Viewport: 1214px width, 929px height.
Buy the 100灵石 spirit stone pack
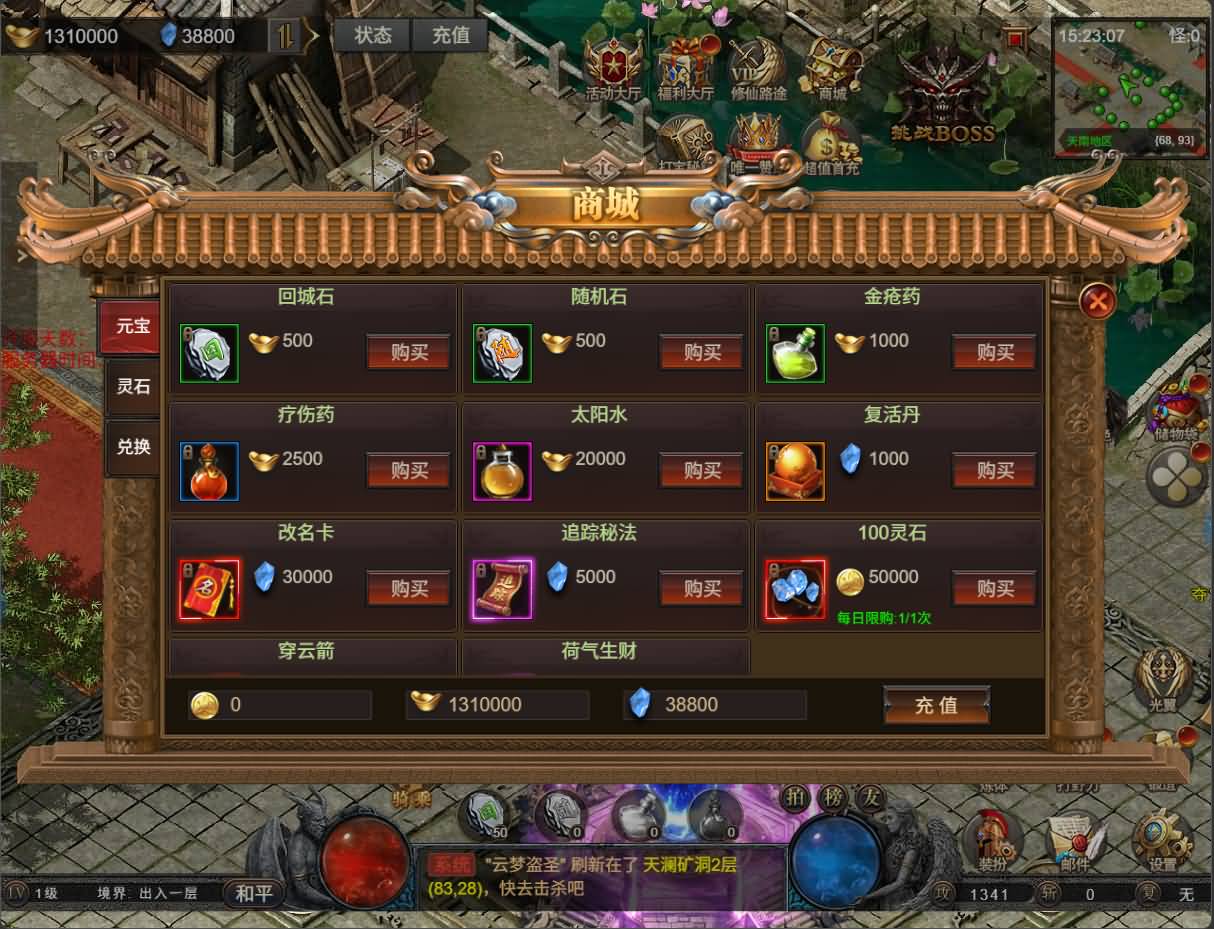[x=994, y=588]
